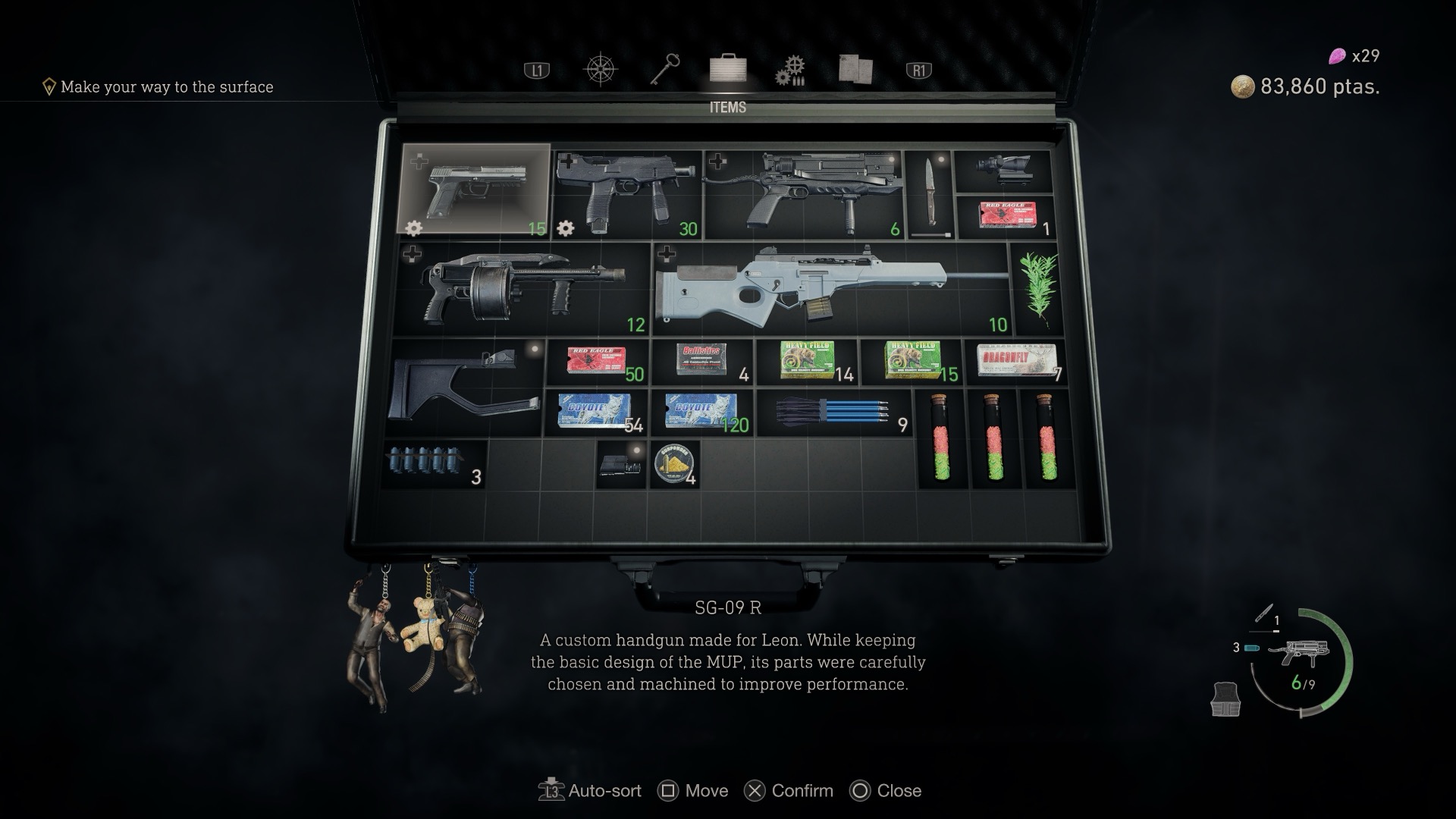Select the attachable mines stack
The image size is (1456, 819).
pos(434,463)
